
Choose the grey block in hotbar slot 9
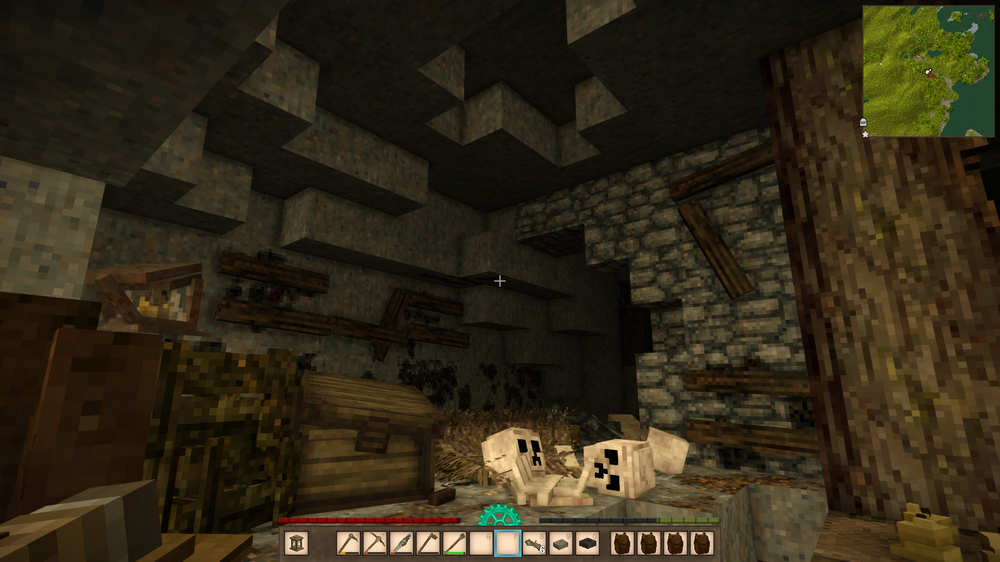tap(561, 543)
